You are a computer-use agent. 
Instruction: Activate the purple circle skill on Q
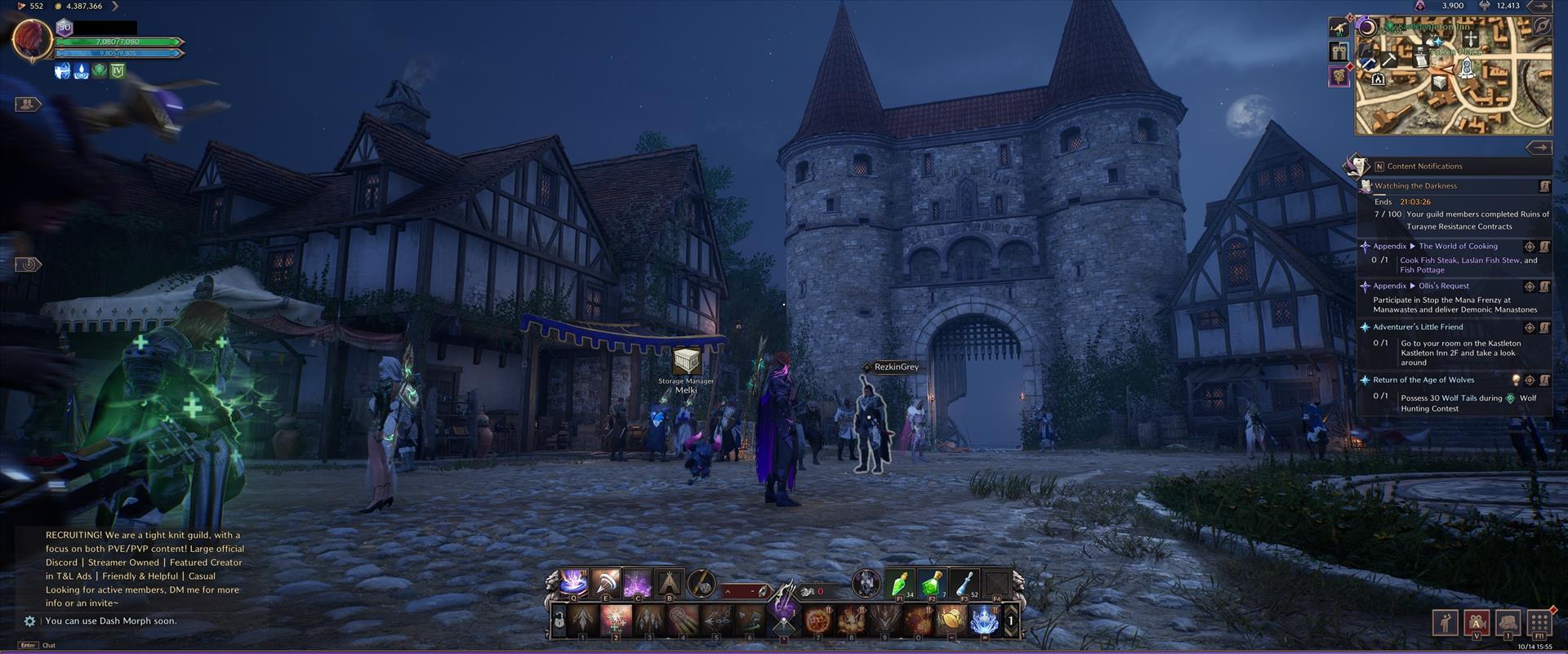[x=573, y=583]
